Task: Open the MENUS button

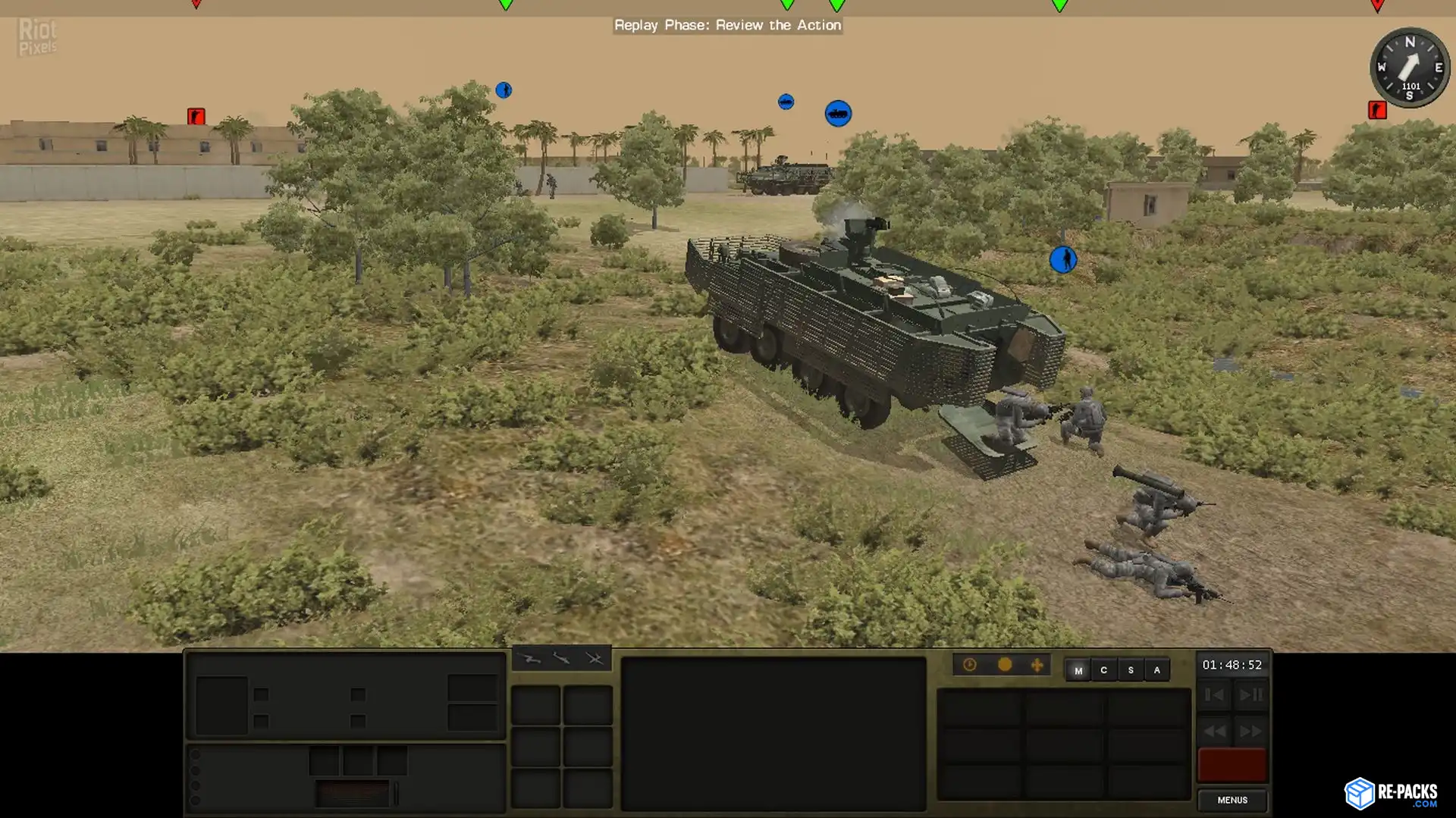Action: 1232,800
